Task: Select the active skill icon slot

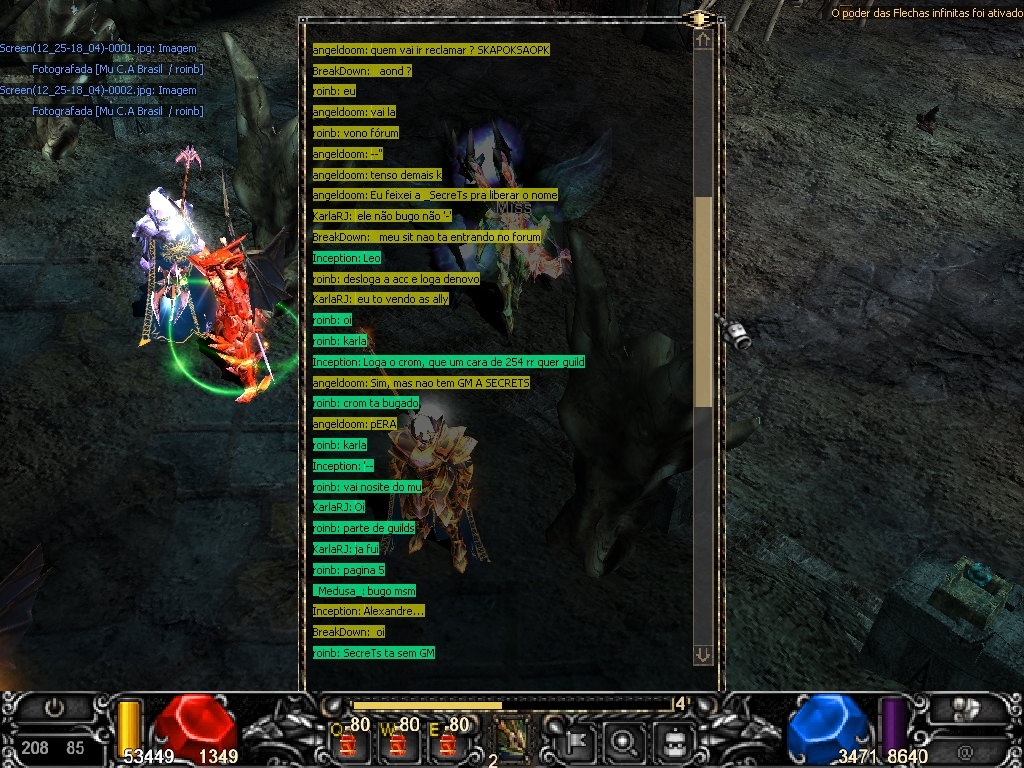Action: click(512, 737)
